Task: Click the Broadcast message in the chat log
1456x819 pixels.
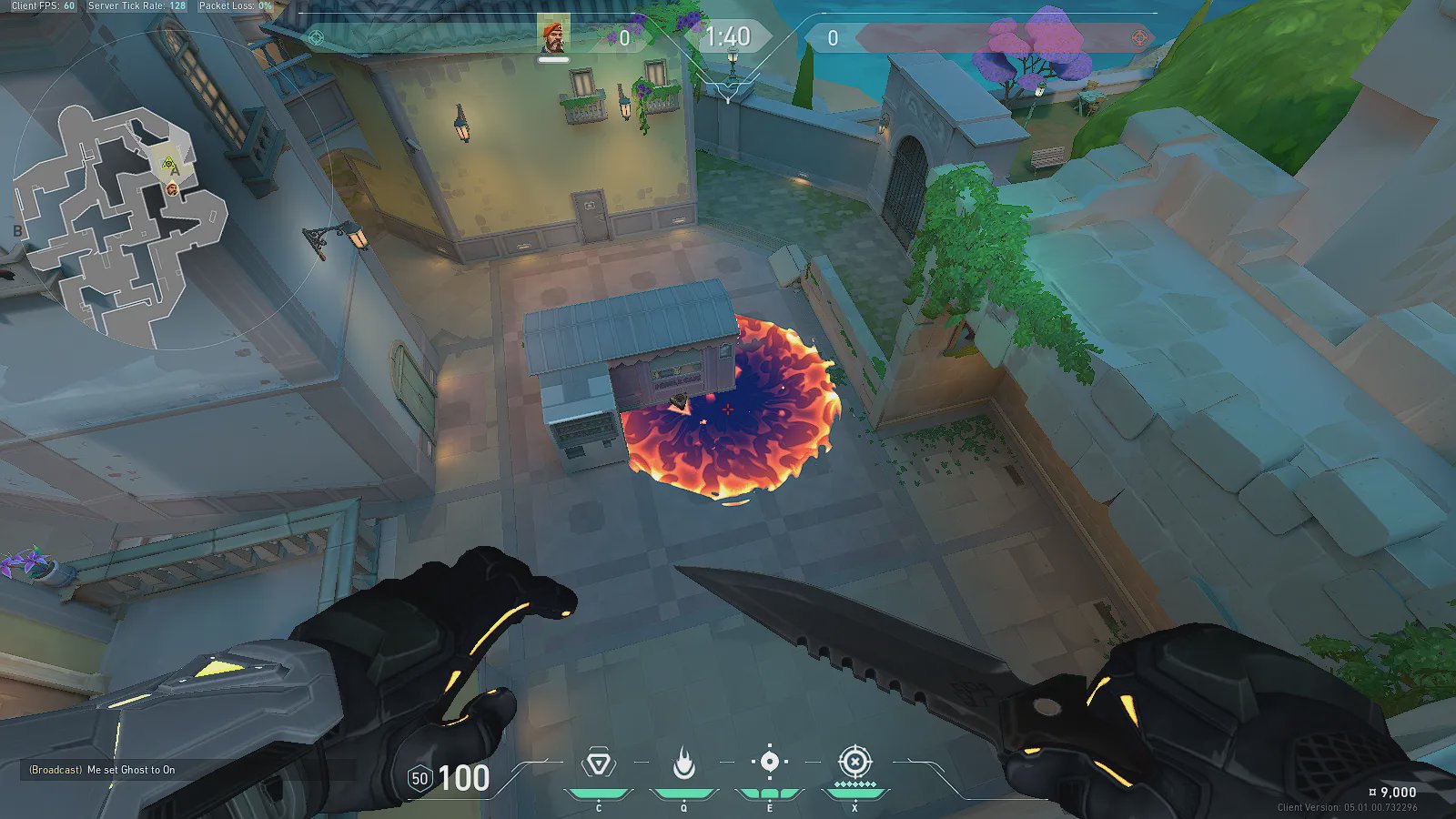Action: pyautogui.click(x=102, y=770)
